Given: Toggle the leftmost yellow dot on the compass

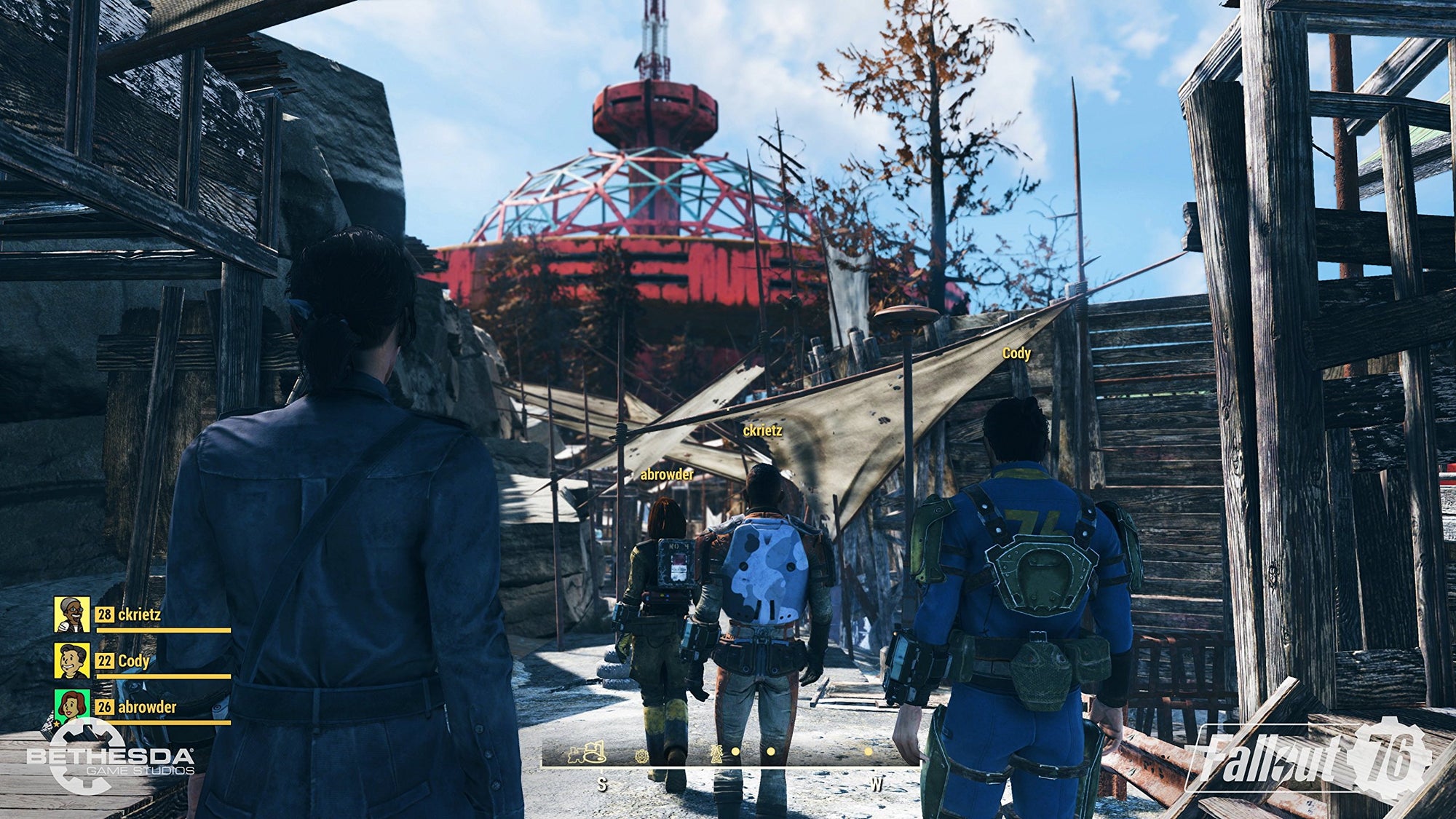Looking at the screenshot, I should (x=736, y=751).
